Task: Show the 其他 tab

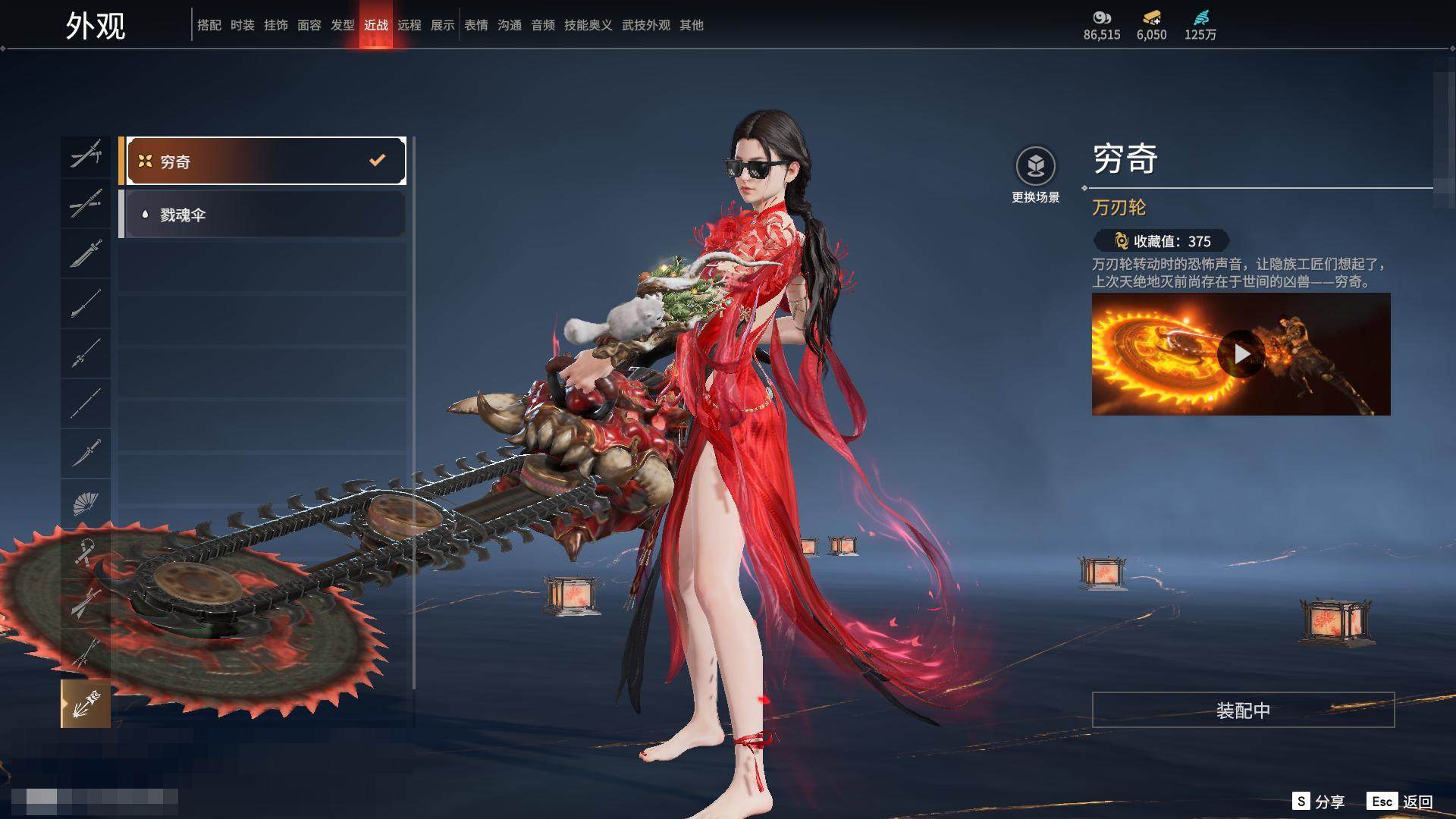Action: [691, 25]
